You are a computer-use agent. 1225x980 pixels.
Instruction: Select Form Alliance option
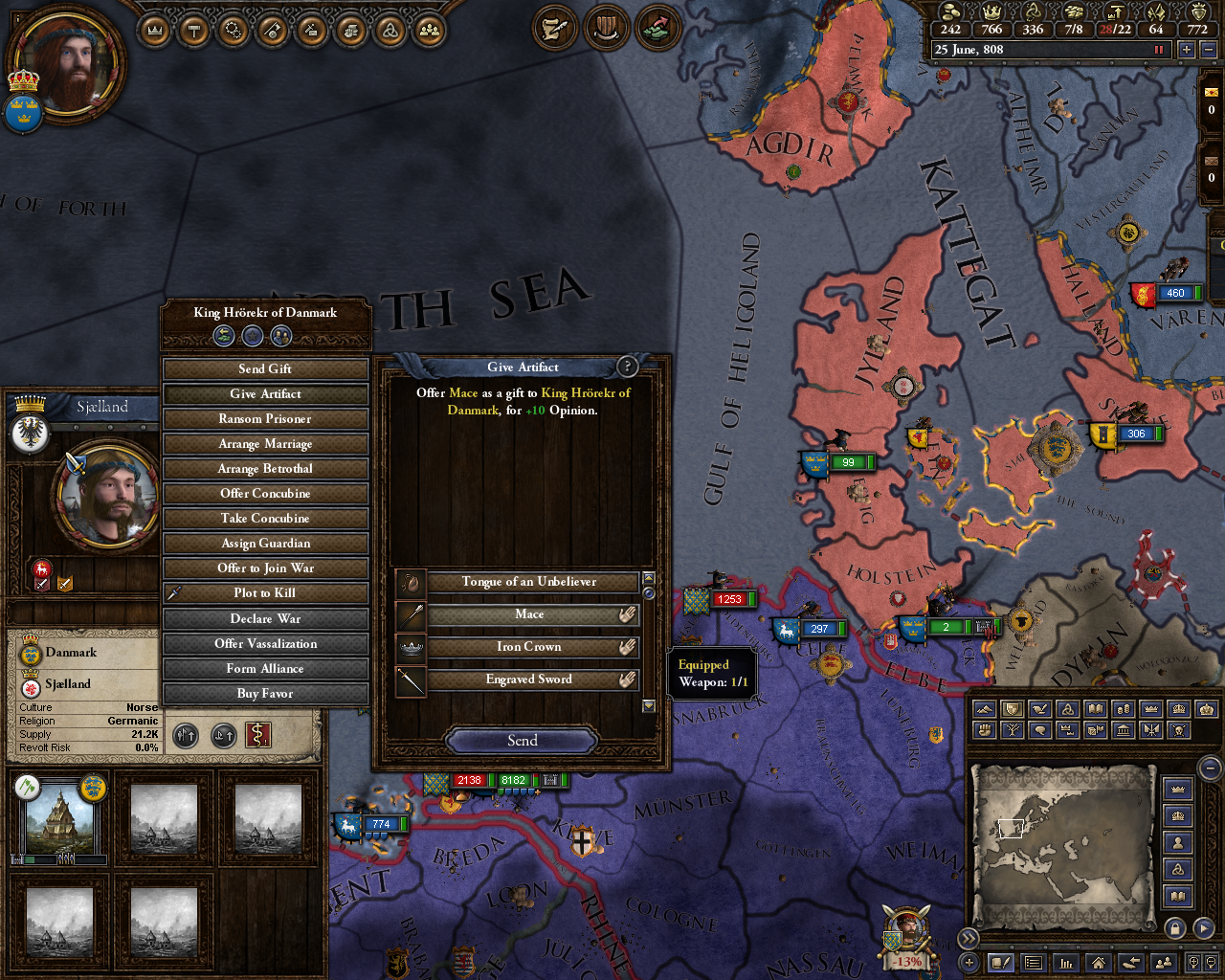(265, 669)
